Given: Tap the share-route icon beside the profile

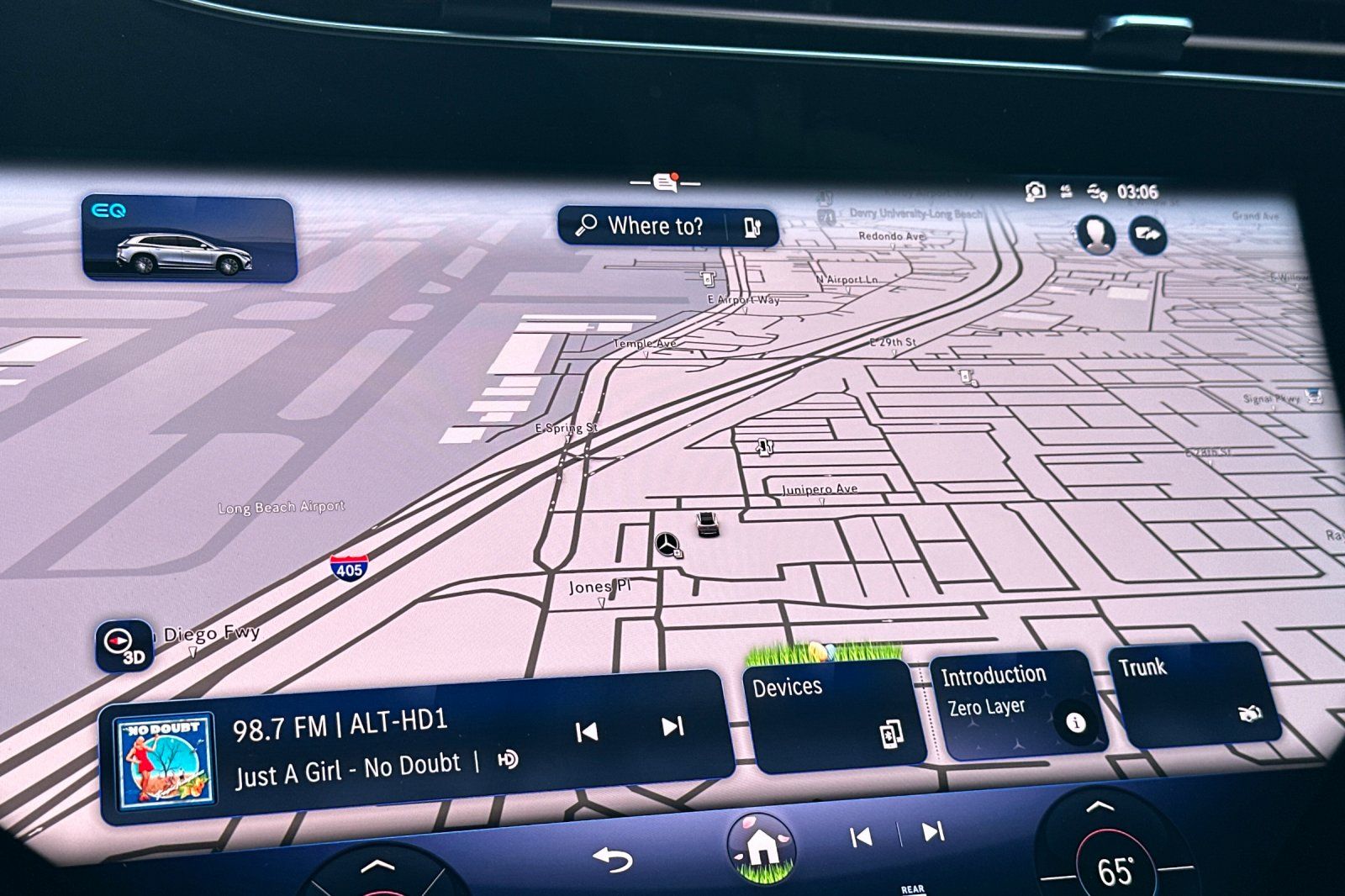Looking at the screenshot, I should tap(1147, 235).
